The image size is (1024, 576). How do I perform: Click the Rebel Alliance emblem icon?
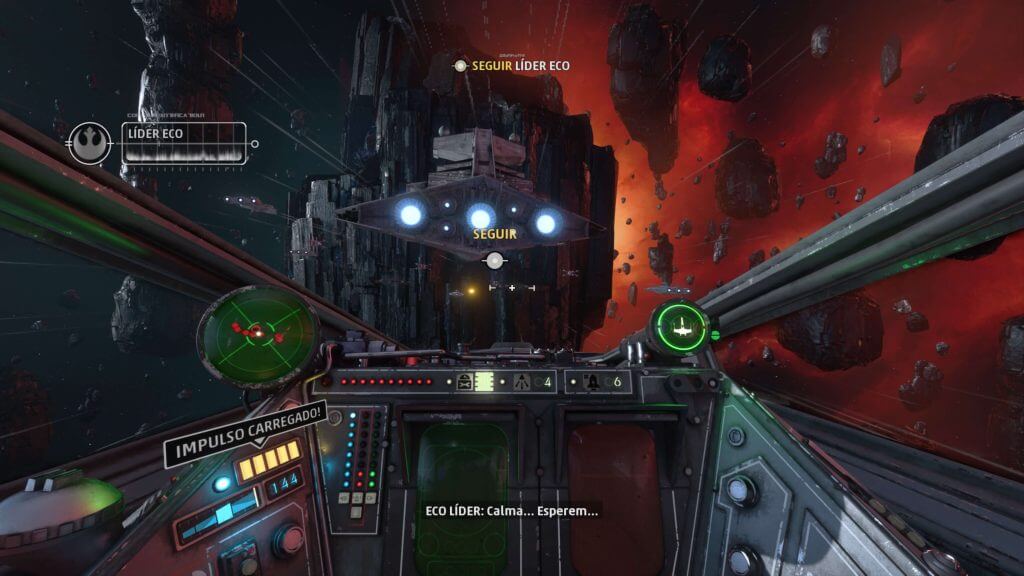pyautogui.click(x=90, y=142)
